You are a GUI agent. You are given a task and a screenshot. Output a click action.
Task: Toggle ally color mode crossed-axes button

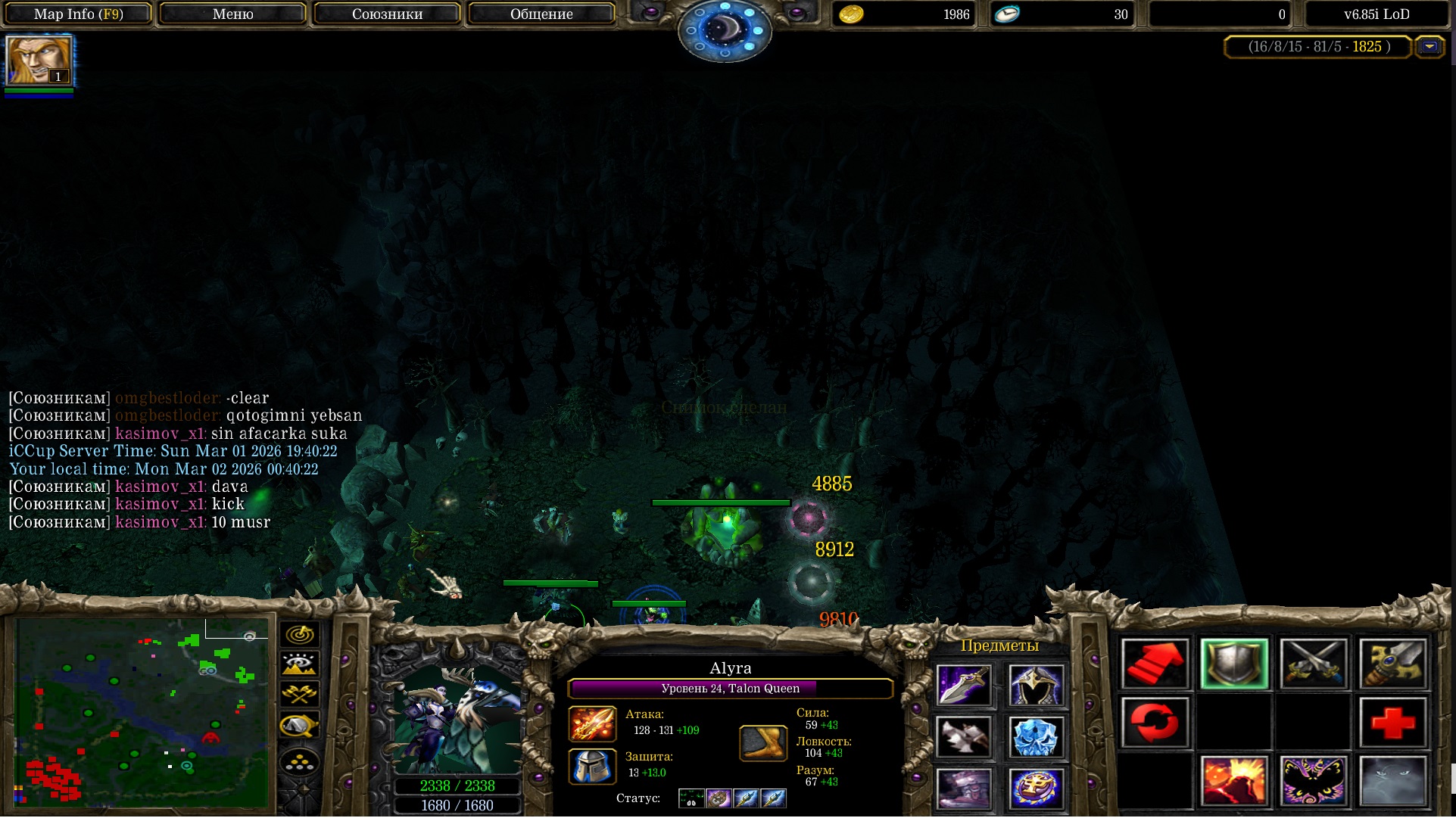(300, 694)
